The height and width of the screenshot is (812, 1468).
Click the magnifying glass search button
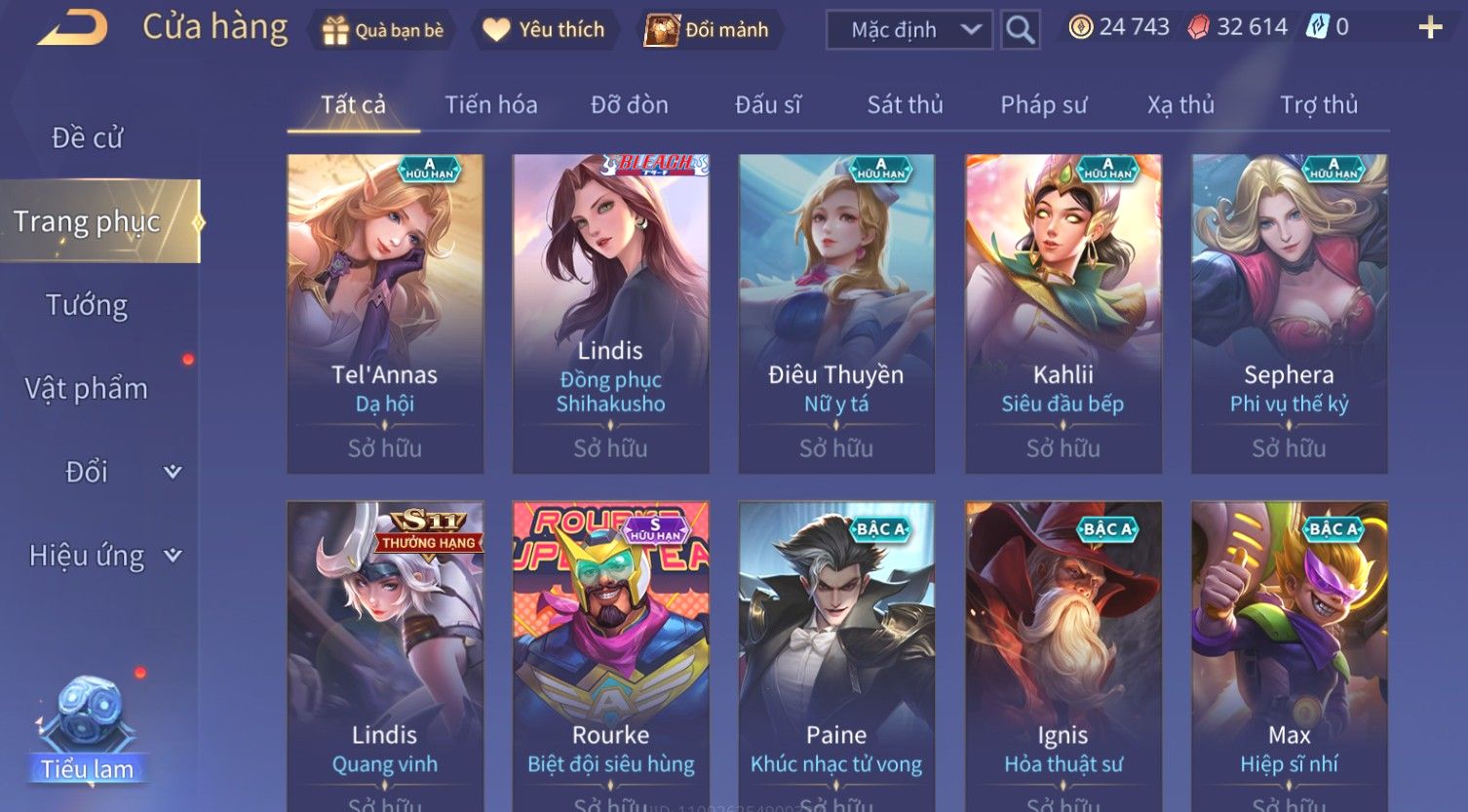(1020, 30)
